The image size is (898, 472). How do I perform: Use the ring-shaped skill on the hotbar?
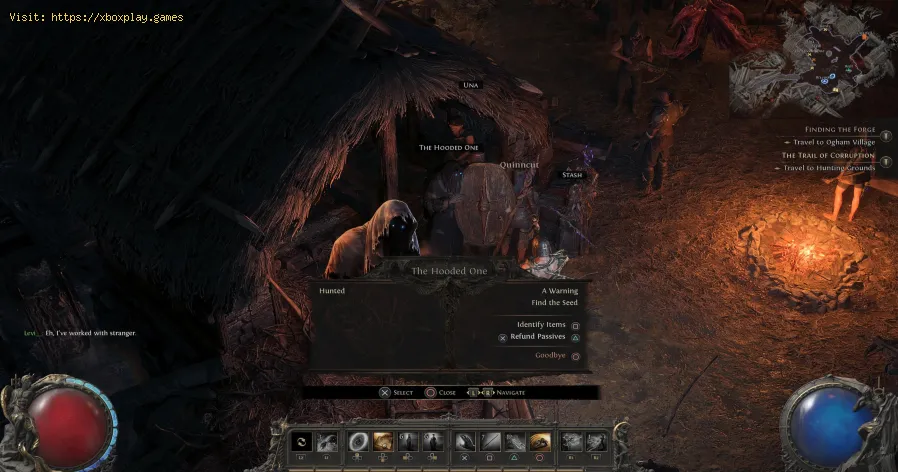click(358, 442)
